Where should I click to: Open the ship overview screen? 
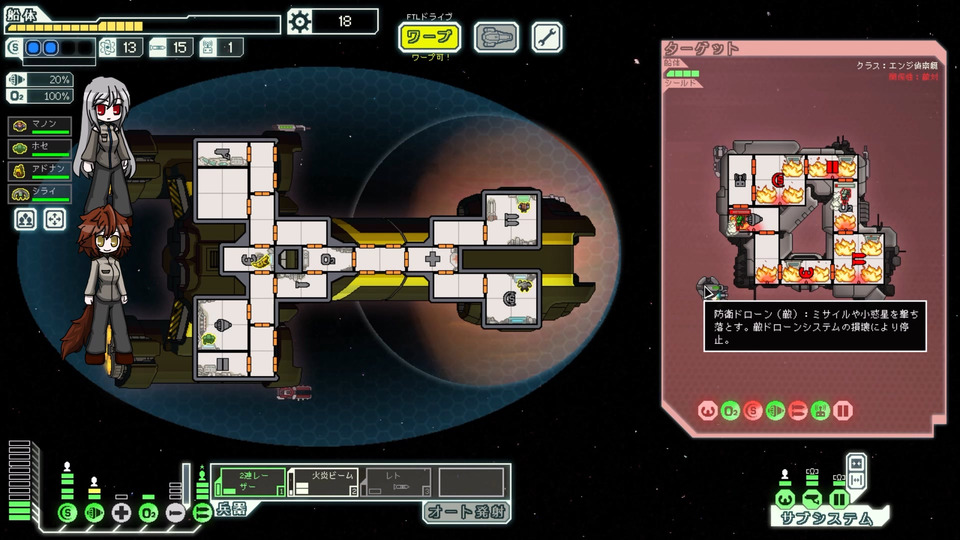[496, 37]
